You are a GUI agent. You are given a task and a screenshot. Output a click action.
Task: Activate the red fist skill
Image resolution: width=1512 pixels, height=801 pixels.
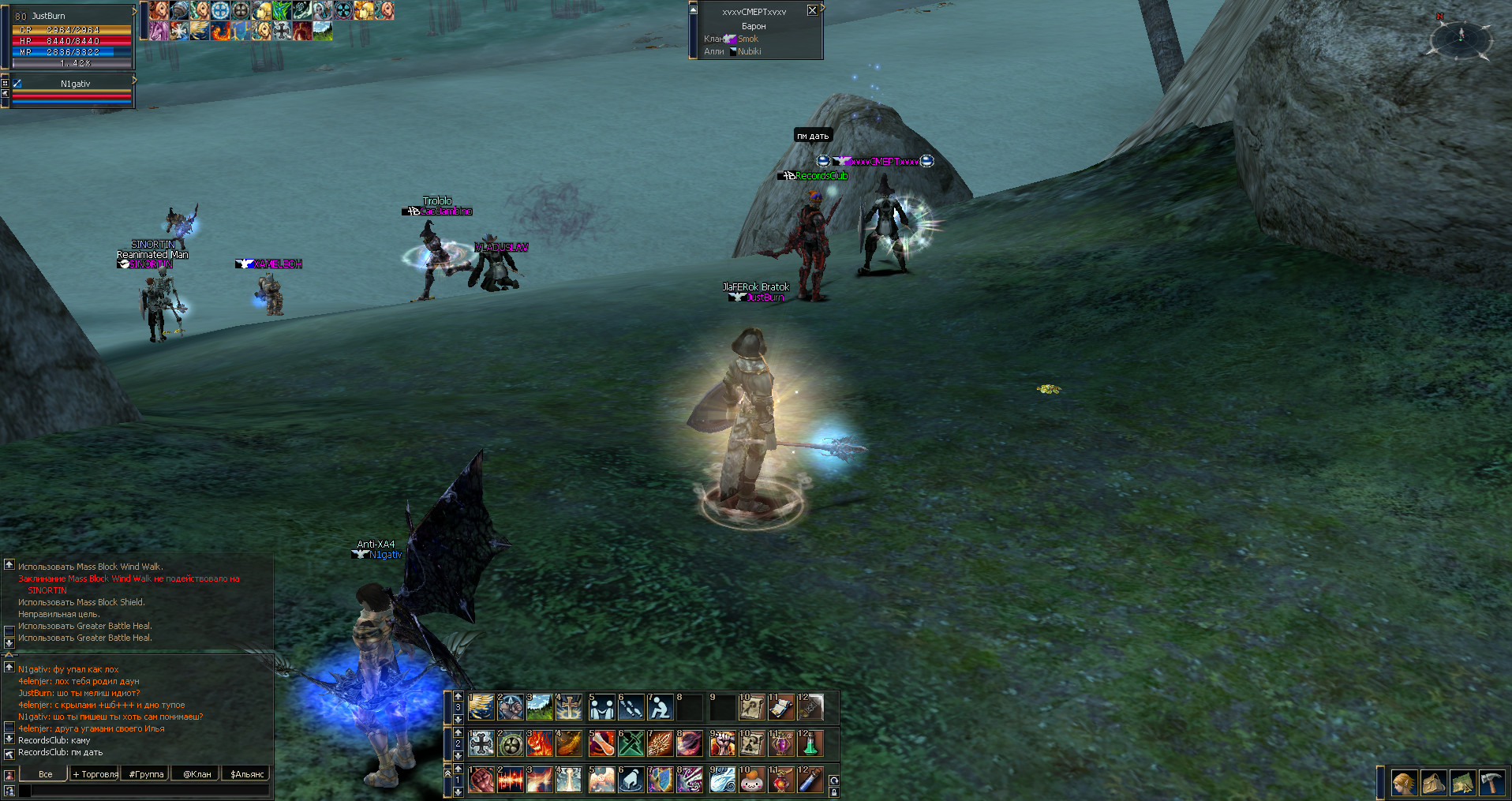tap(481, 780)
